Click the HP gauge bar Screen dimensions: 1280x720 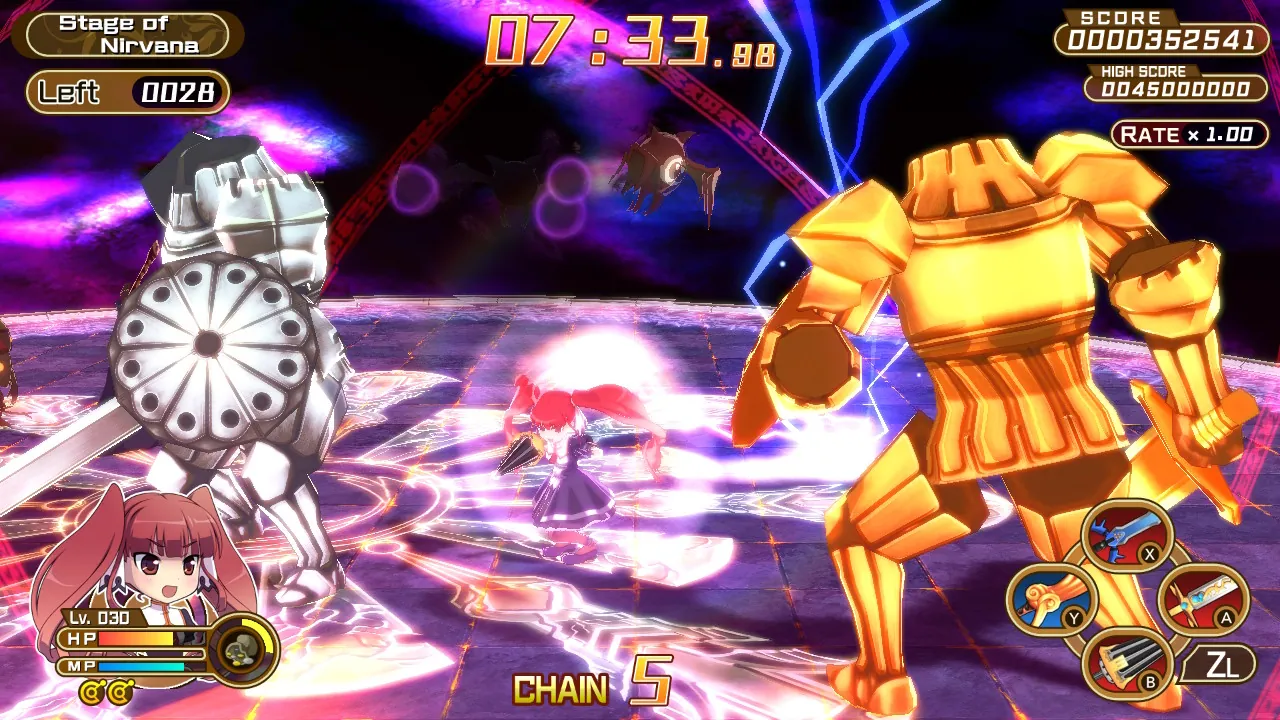[x=130, y=638]
